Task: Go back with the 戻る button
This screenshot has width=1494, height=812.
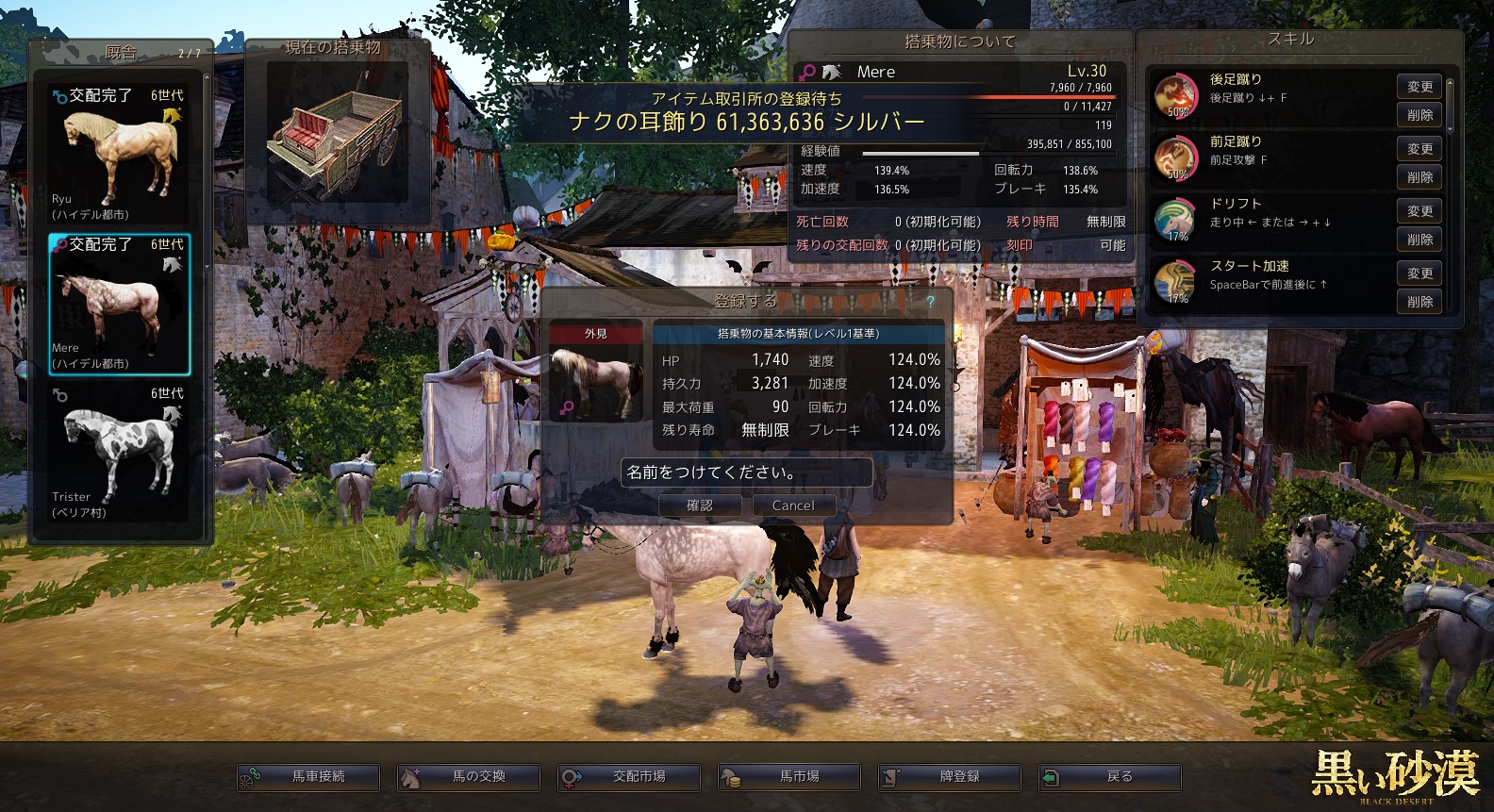Action: tap(1110, 777)
